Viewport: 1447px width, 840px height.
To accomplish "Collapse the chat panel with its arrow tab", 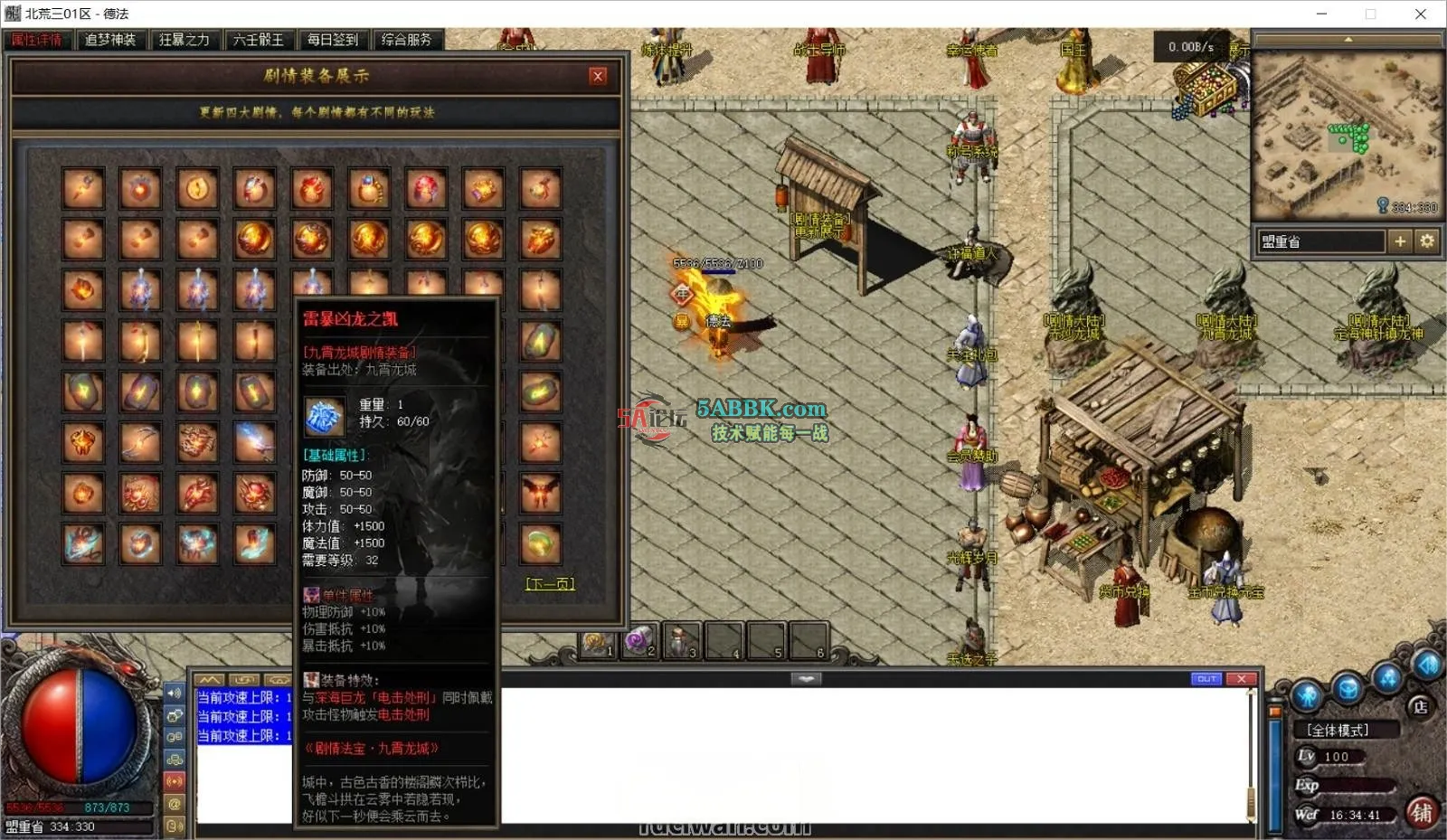I will [x=807, y=678].
